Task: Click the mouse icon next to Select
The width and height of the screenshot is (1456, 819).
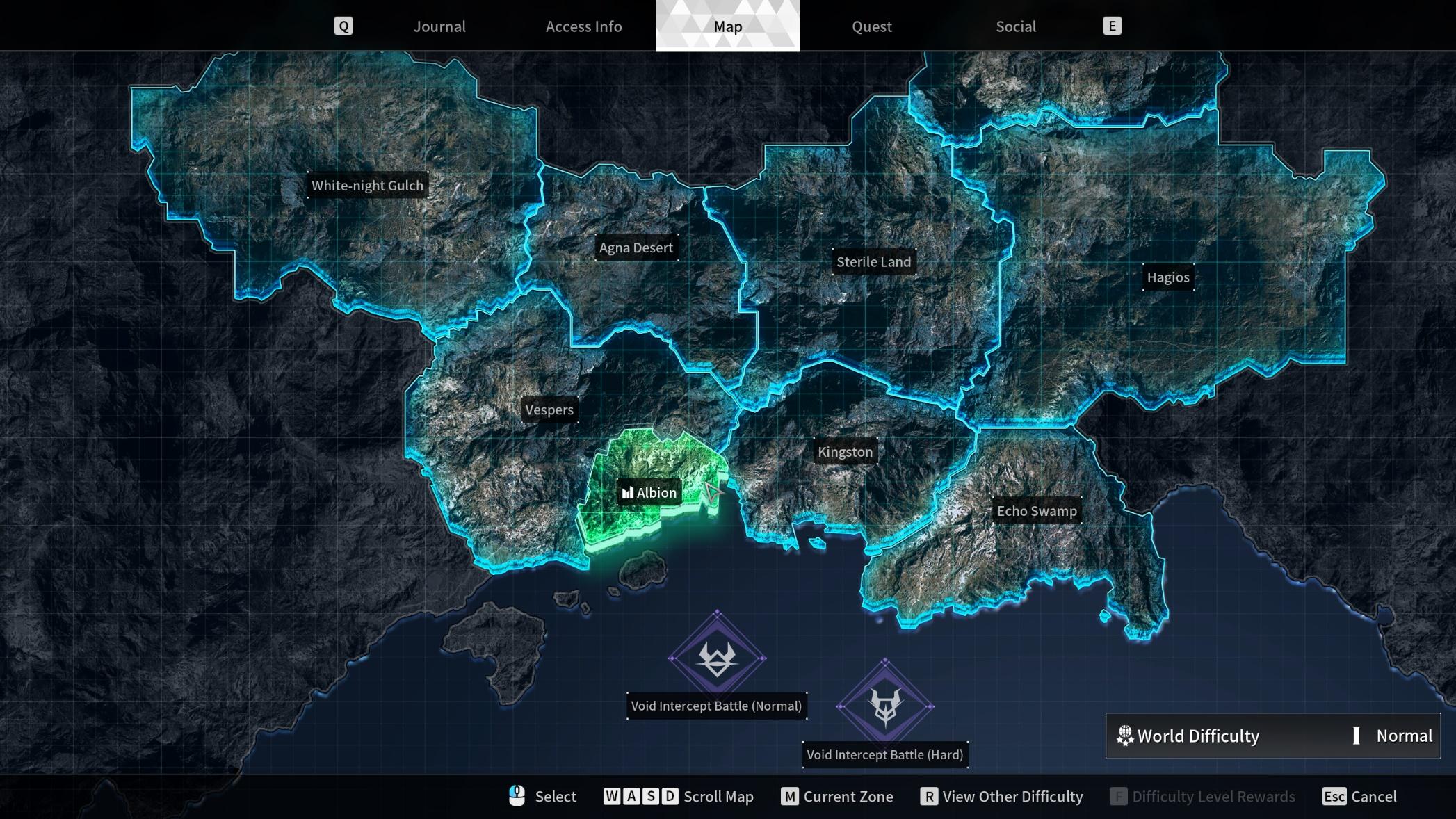Action: [x=517, y=797]
